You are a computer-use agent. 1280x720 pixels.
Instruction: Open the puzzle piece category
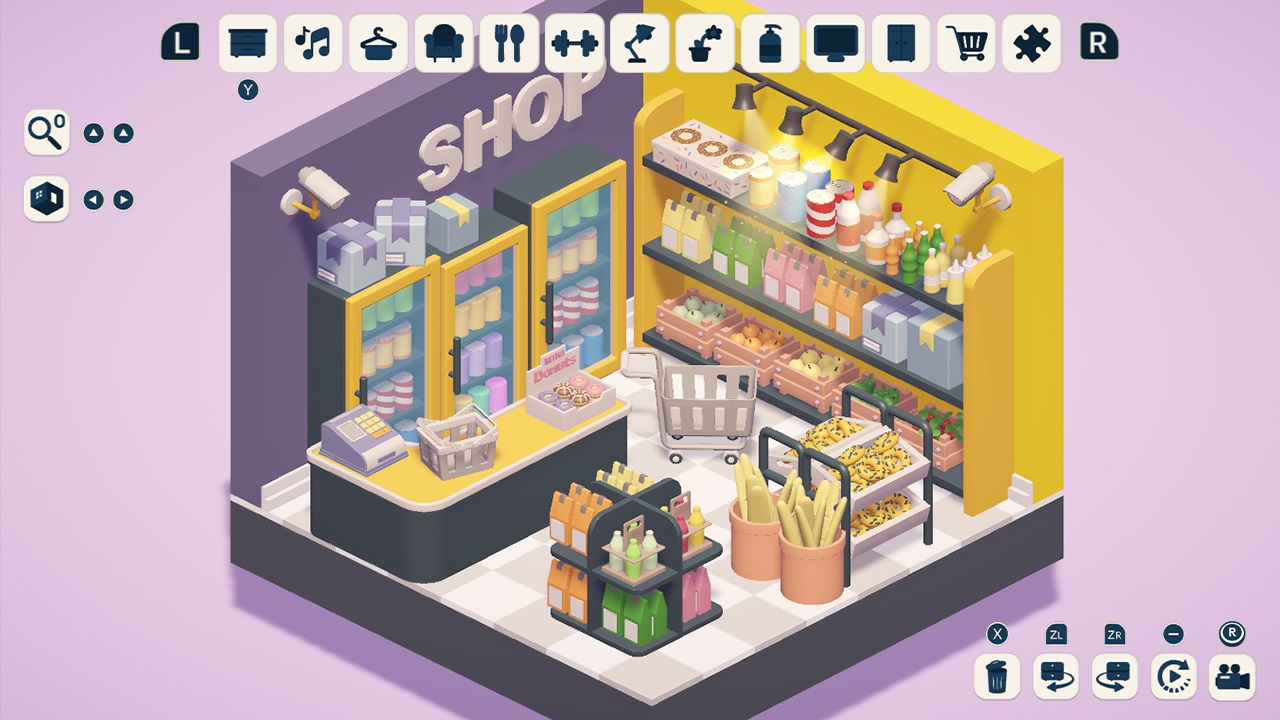point(1032,44)
